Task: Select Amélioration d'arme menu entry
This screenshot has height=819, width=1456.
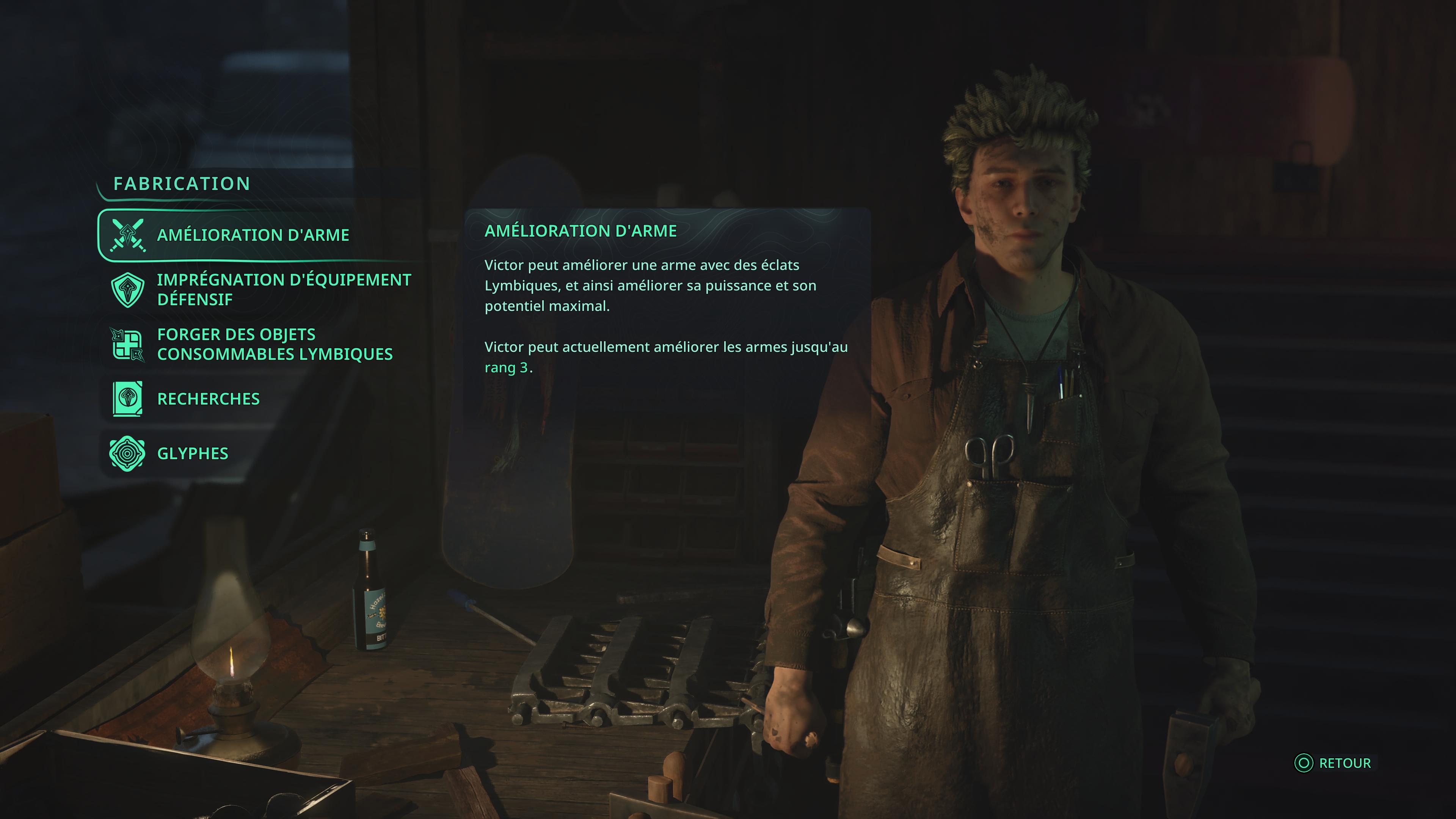Action: pyautogui.click(x=252, y=235)
